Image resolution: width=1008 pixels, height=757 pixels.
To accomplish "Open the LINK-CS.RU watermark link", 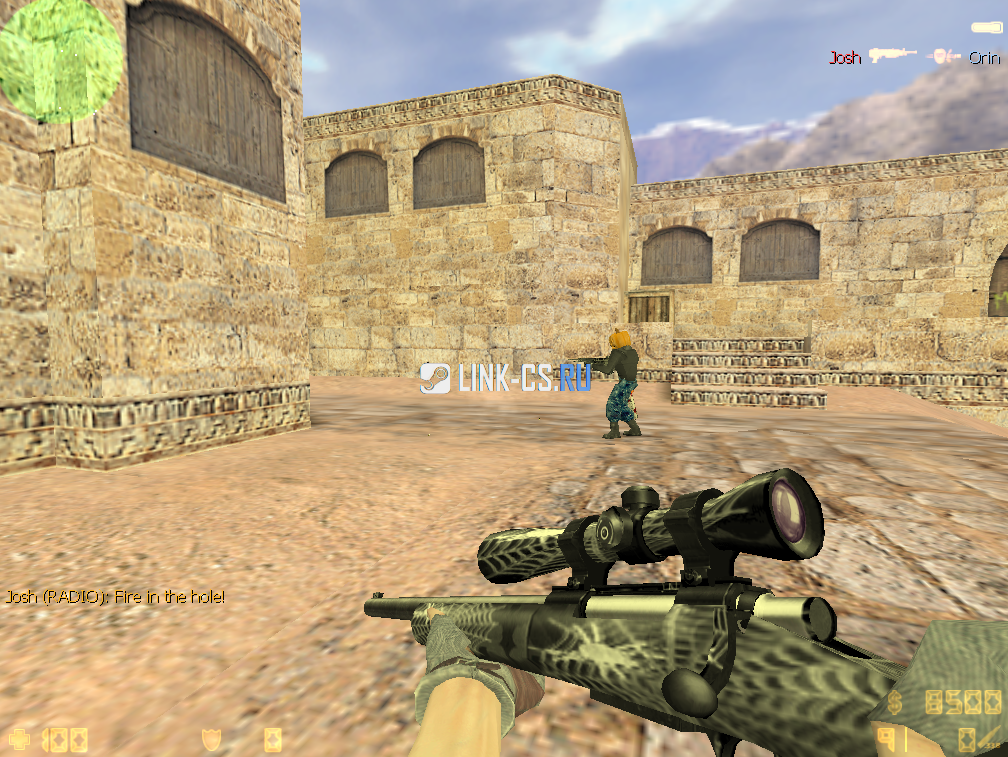I will tap(505, 377).
